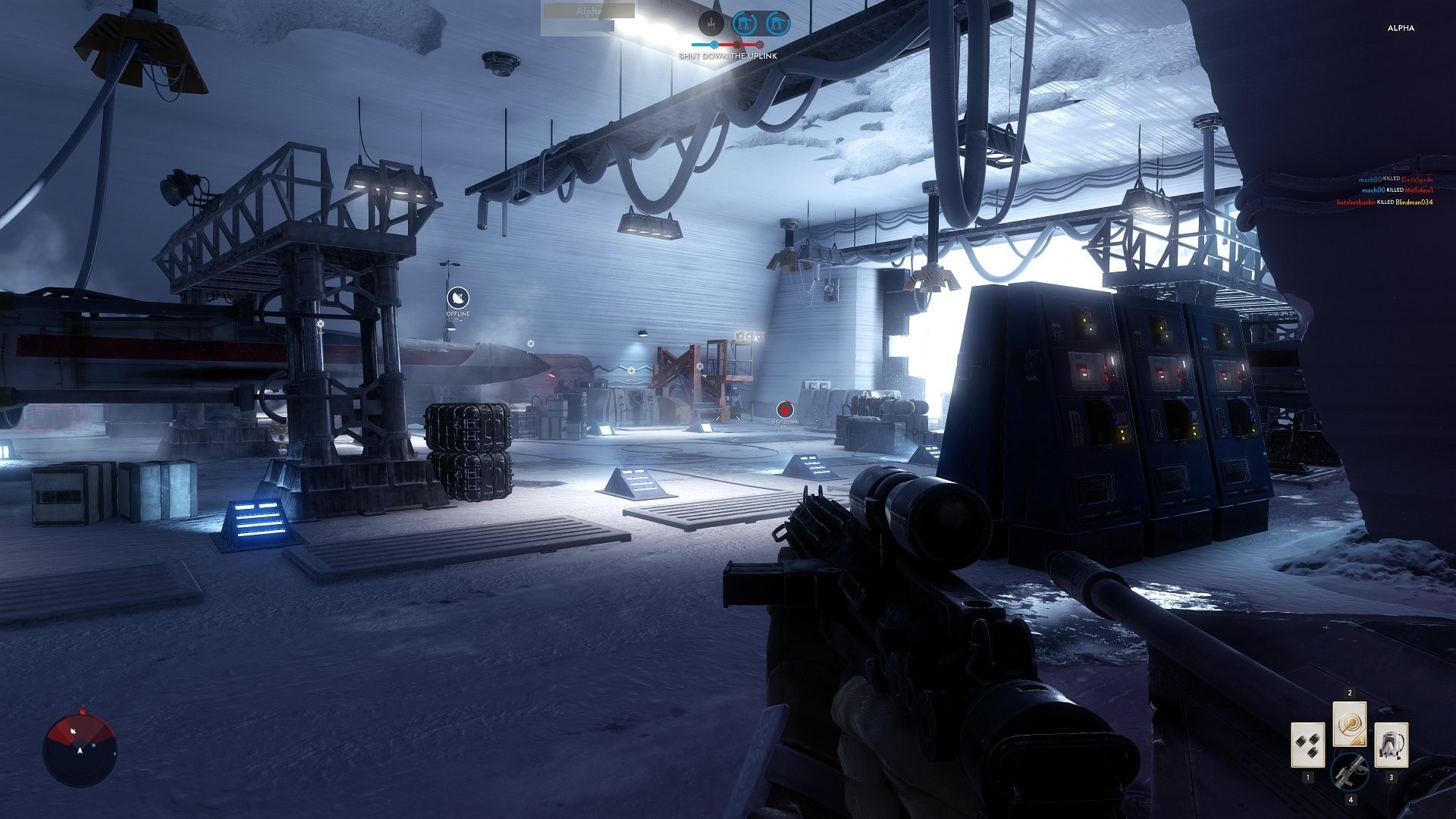Select the Alpha banner at the top
The image size is (1456, 819).
pyautogui.click(x=589, y=11)
